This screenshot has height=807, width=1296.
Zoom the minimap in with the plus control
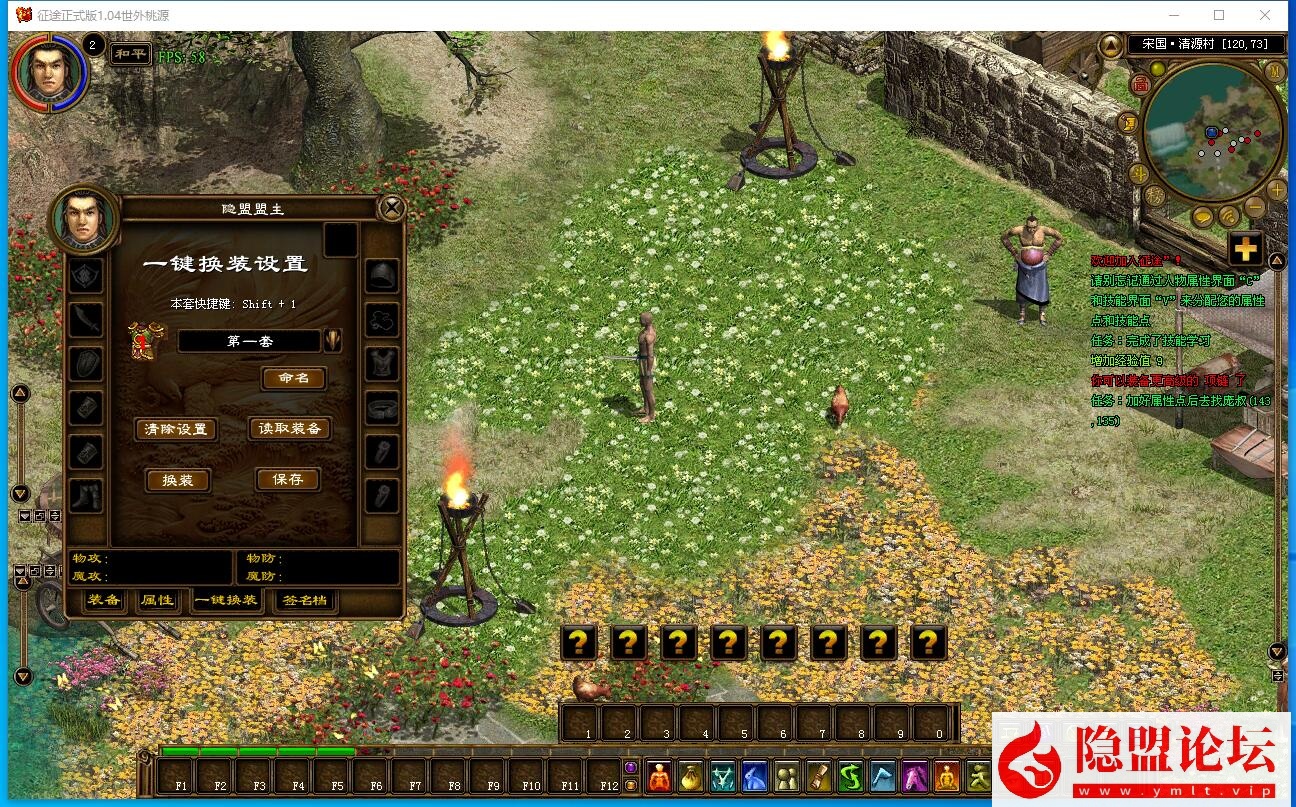pyautogui.click(x=1278, y=188)
